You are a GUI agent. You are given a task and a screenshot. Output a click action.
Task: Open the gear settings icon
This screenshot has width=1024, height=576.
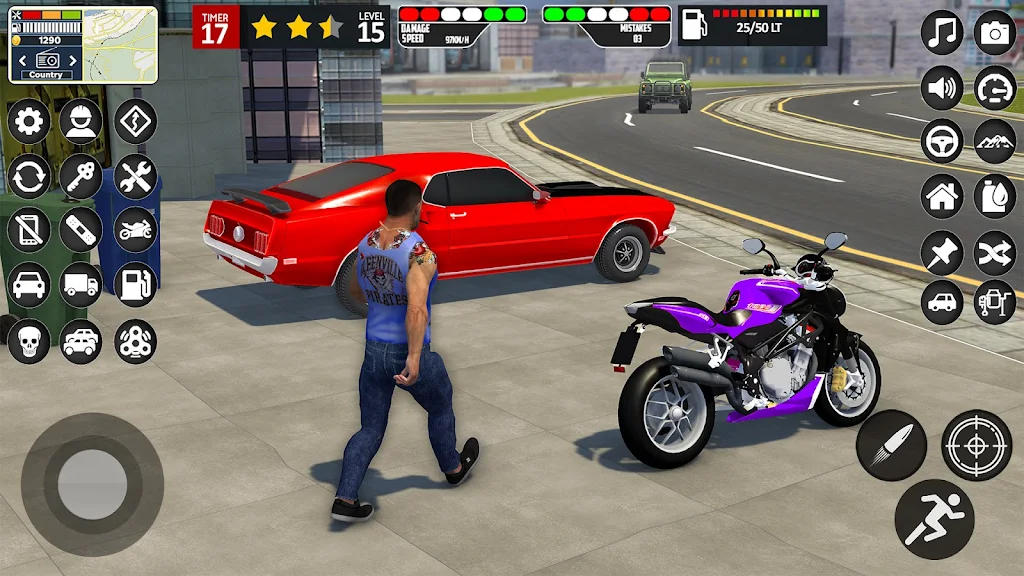tap(29, 122)
